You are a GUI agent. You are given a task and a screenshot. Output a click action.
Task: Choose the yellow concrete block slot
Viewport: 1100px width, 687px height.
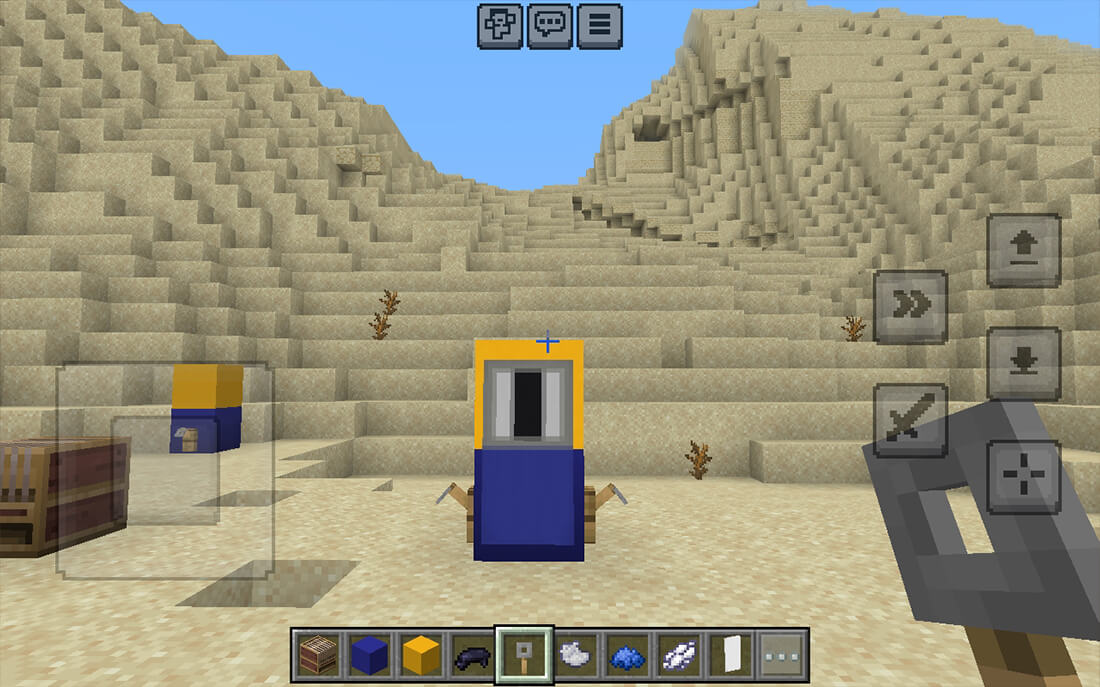[421, 655]
